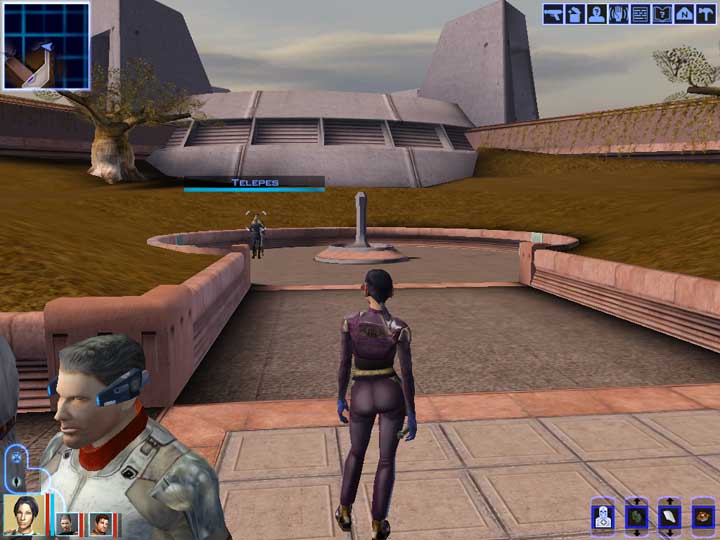Open the messages log icon
The image size is (720, 540).
[640, 14]
